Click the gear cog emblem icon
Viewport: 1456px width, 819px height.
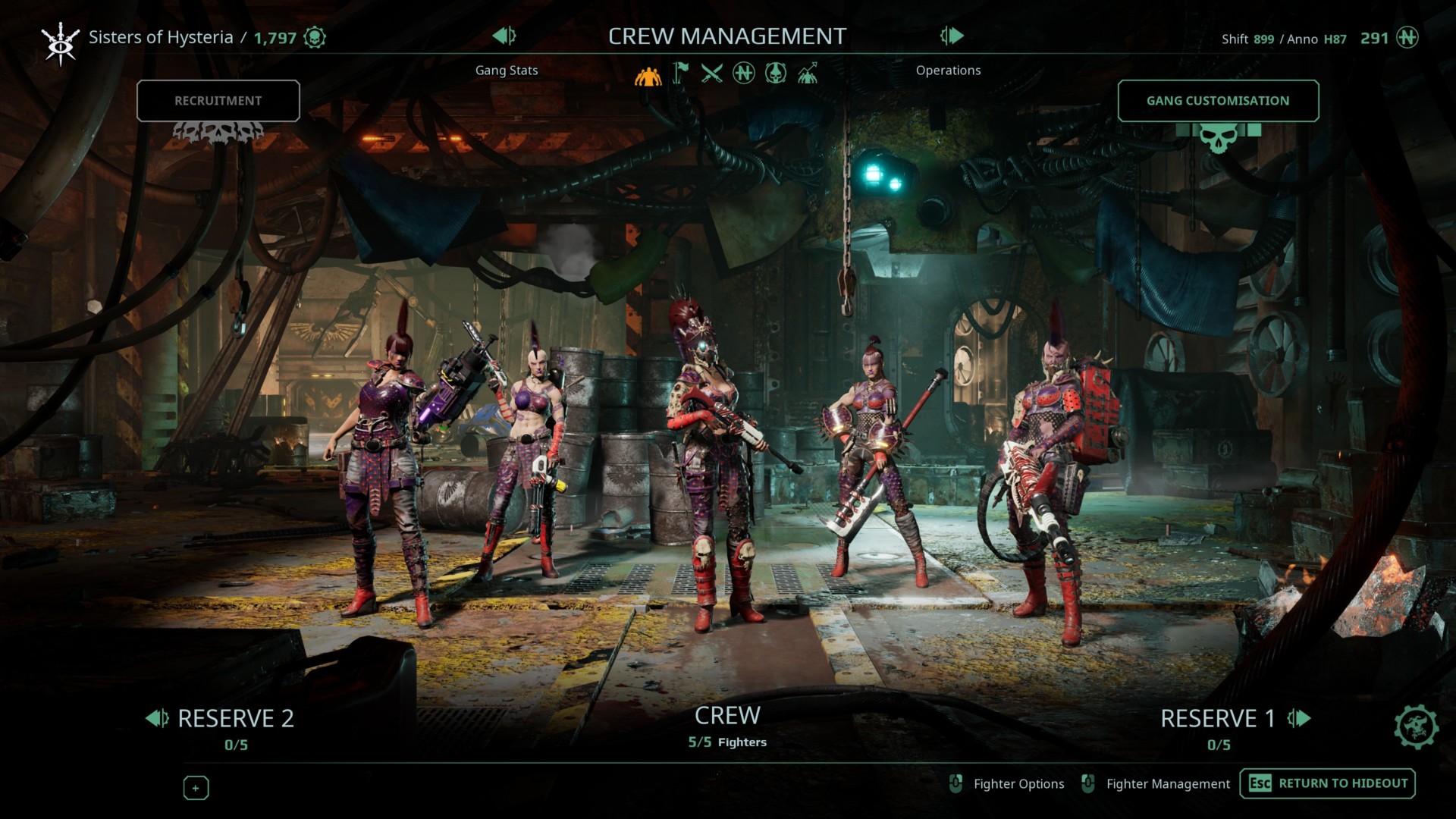point(1415,726)
